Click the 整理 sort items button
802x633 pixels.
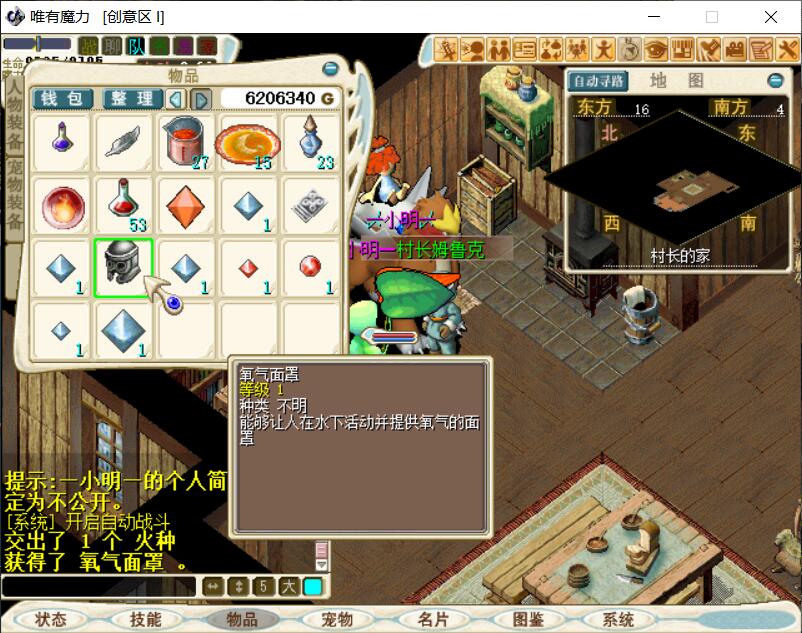coord(131,98)
